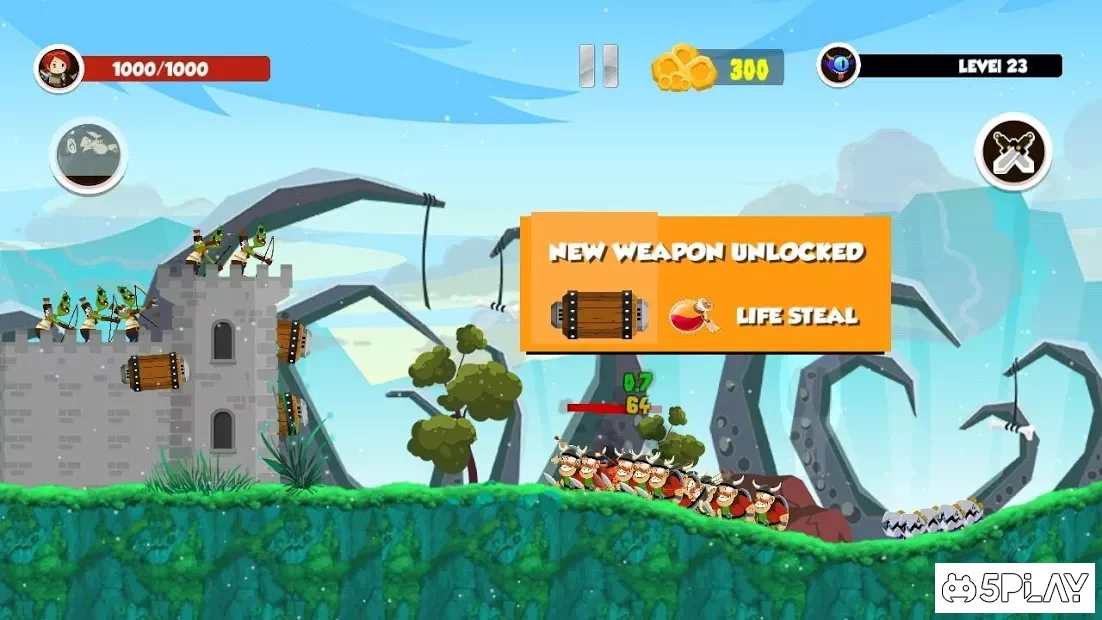The width and height of the screenshot is (1102, 620).
Task: Tap the round gray skill button
Action: coord(88,154)
